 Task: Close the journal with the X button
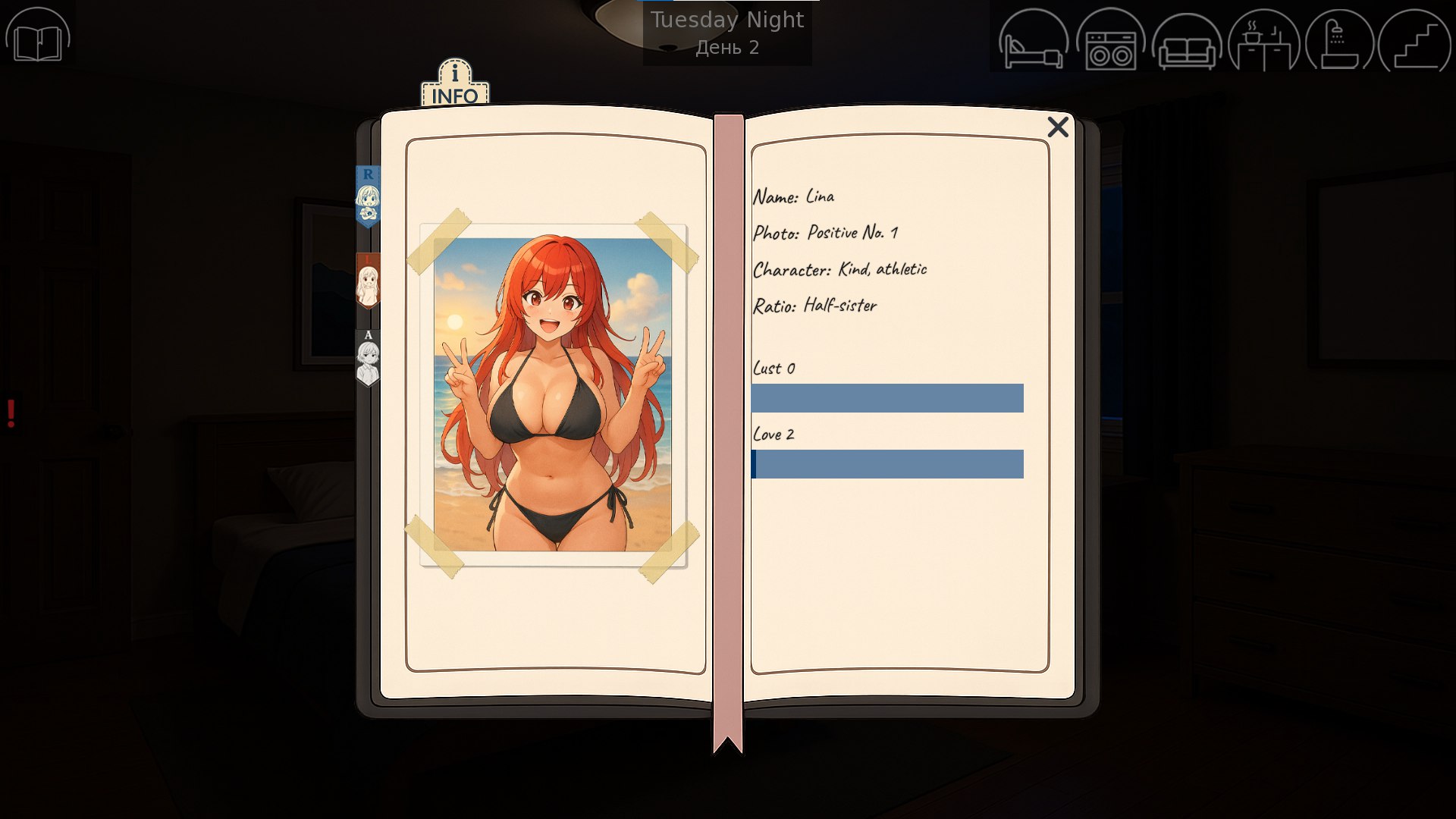tap(1059, 127)
